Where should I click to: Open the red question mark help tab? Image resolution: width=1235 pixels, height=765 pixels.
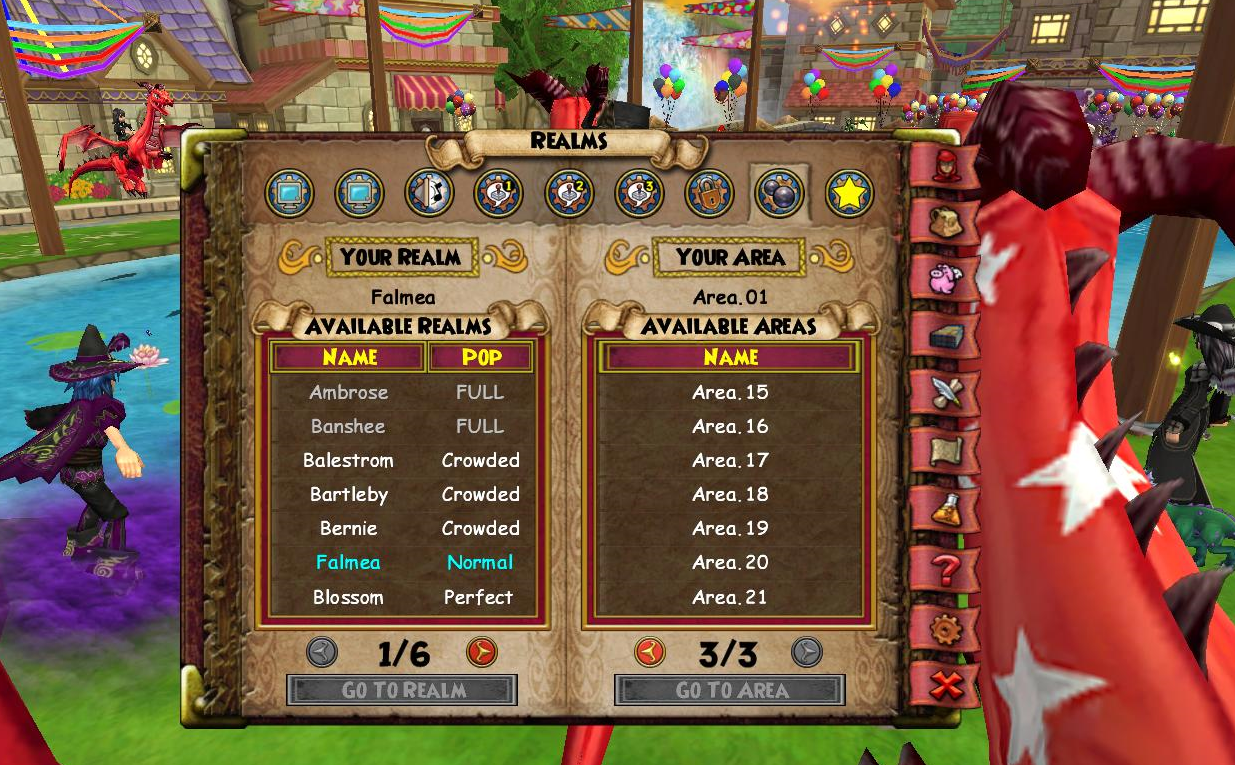coord(942,570)
